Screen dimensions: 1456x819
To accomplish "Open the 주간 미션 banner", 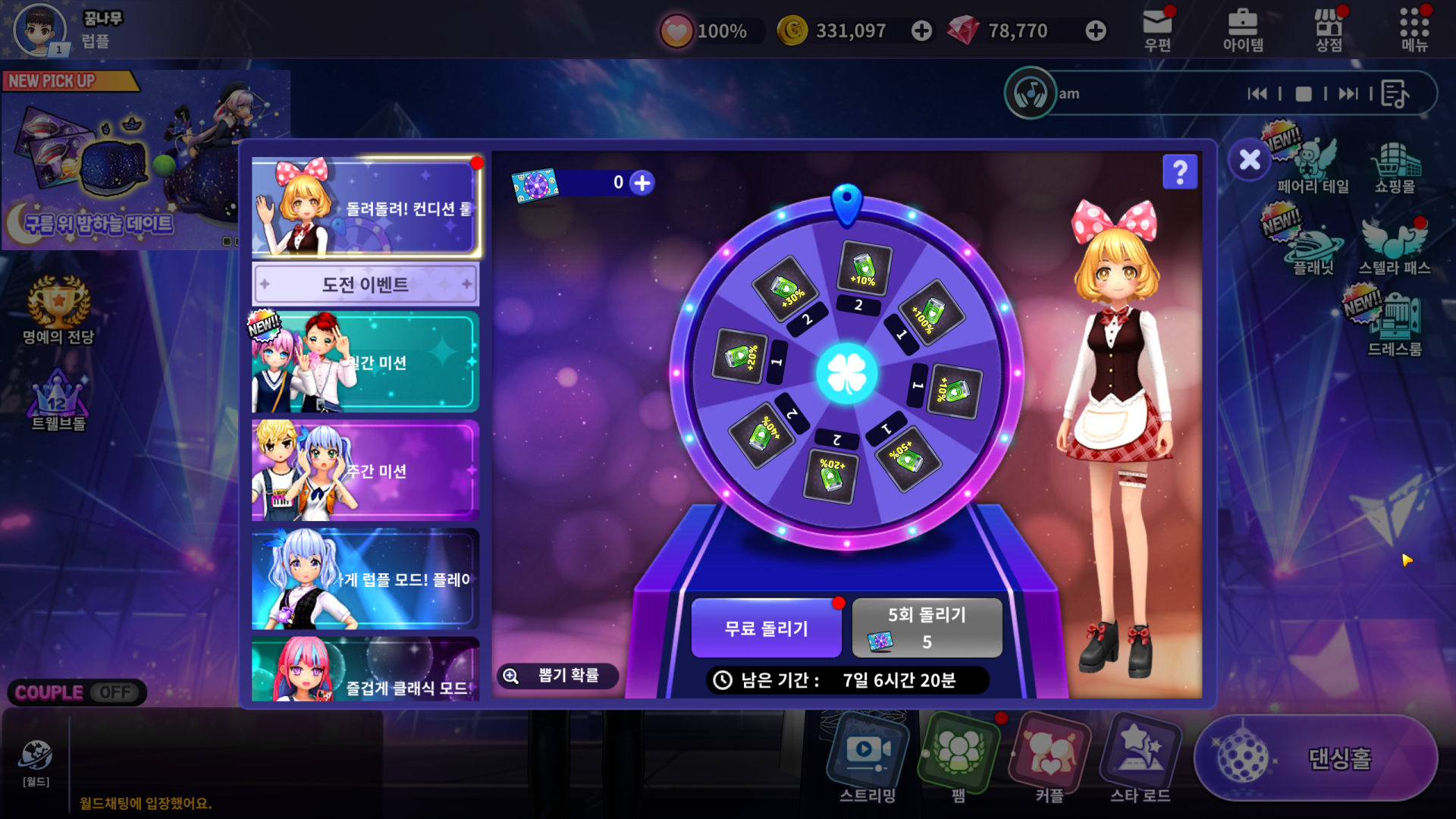I will point(366,471).
